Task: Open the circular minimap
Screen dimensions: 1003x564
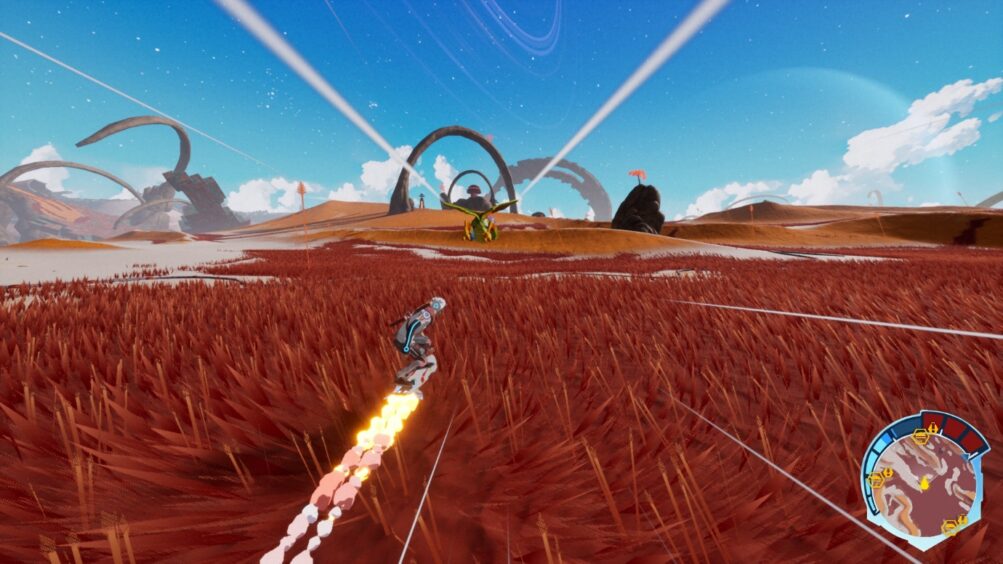Action: coord(924,481)
